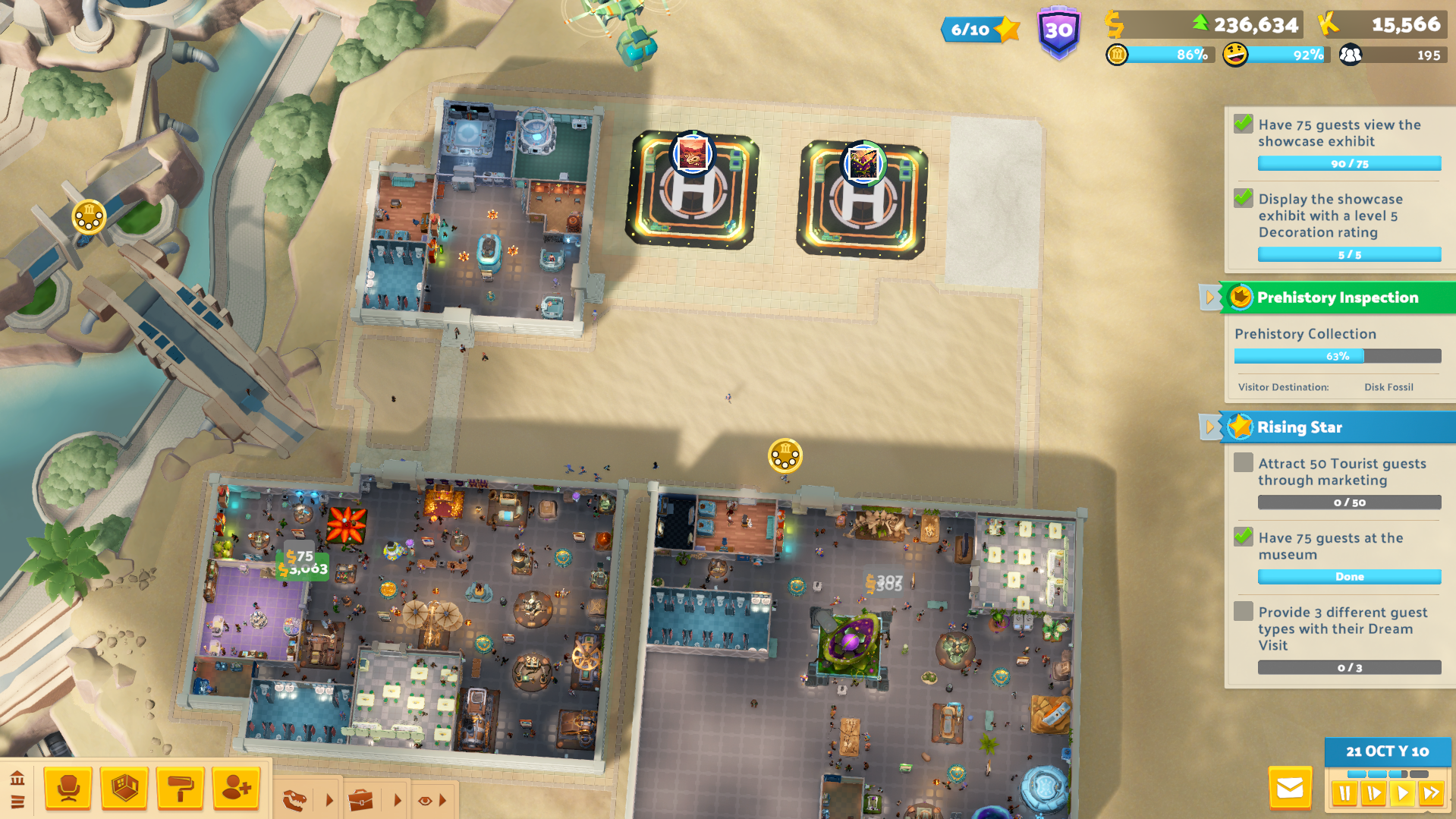Viewport: 1456px width, 819px height.
Task: Open the room building tool
Action: 124,789
